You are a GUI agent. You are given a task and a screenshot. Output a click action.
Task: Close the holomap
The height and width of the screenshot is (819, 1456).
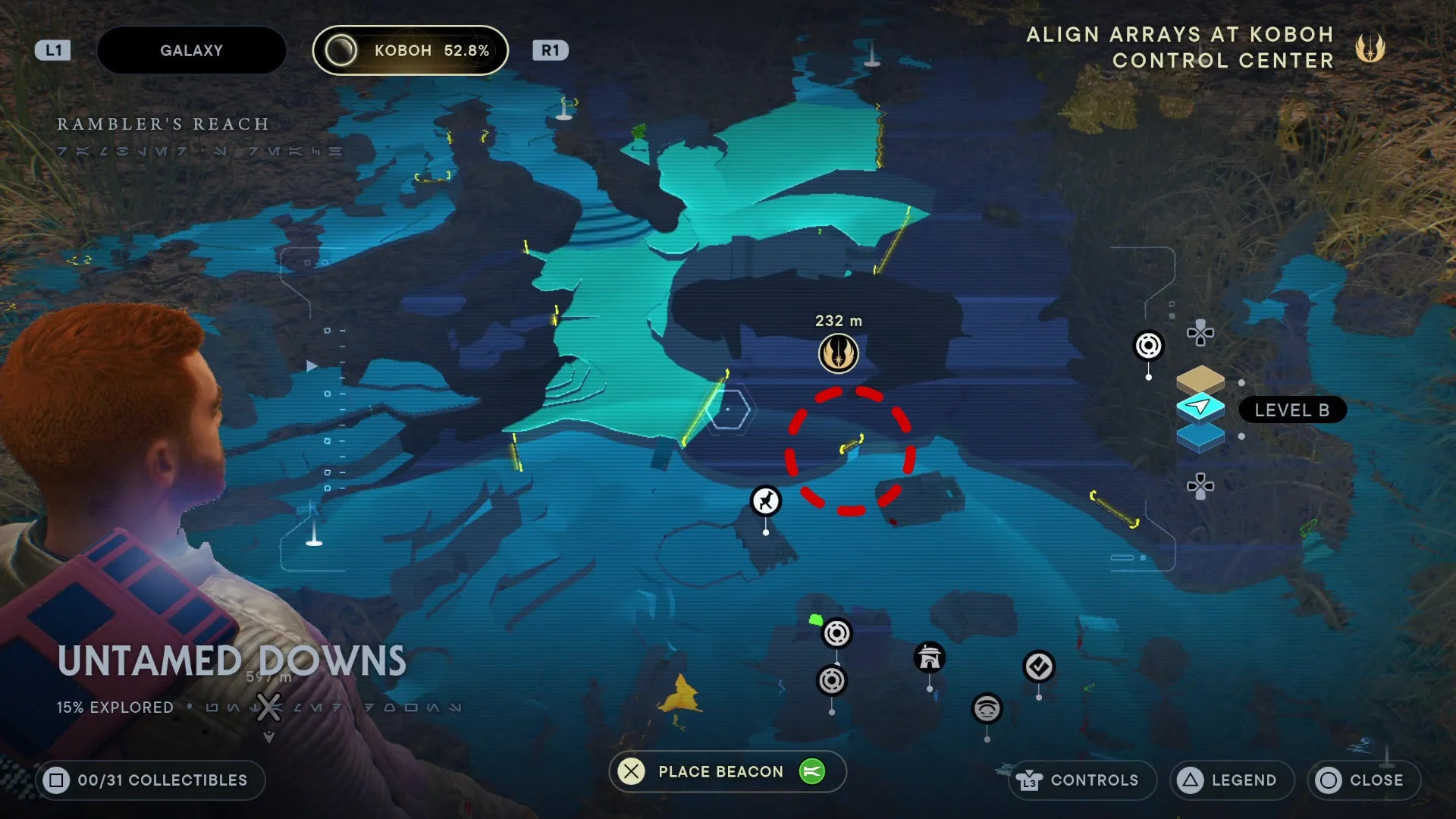coord(1363,780)
